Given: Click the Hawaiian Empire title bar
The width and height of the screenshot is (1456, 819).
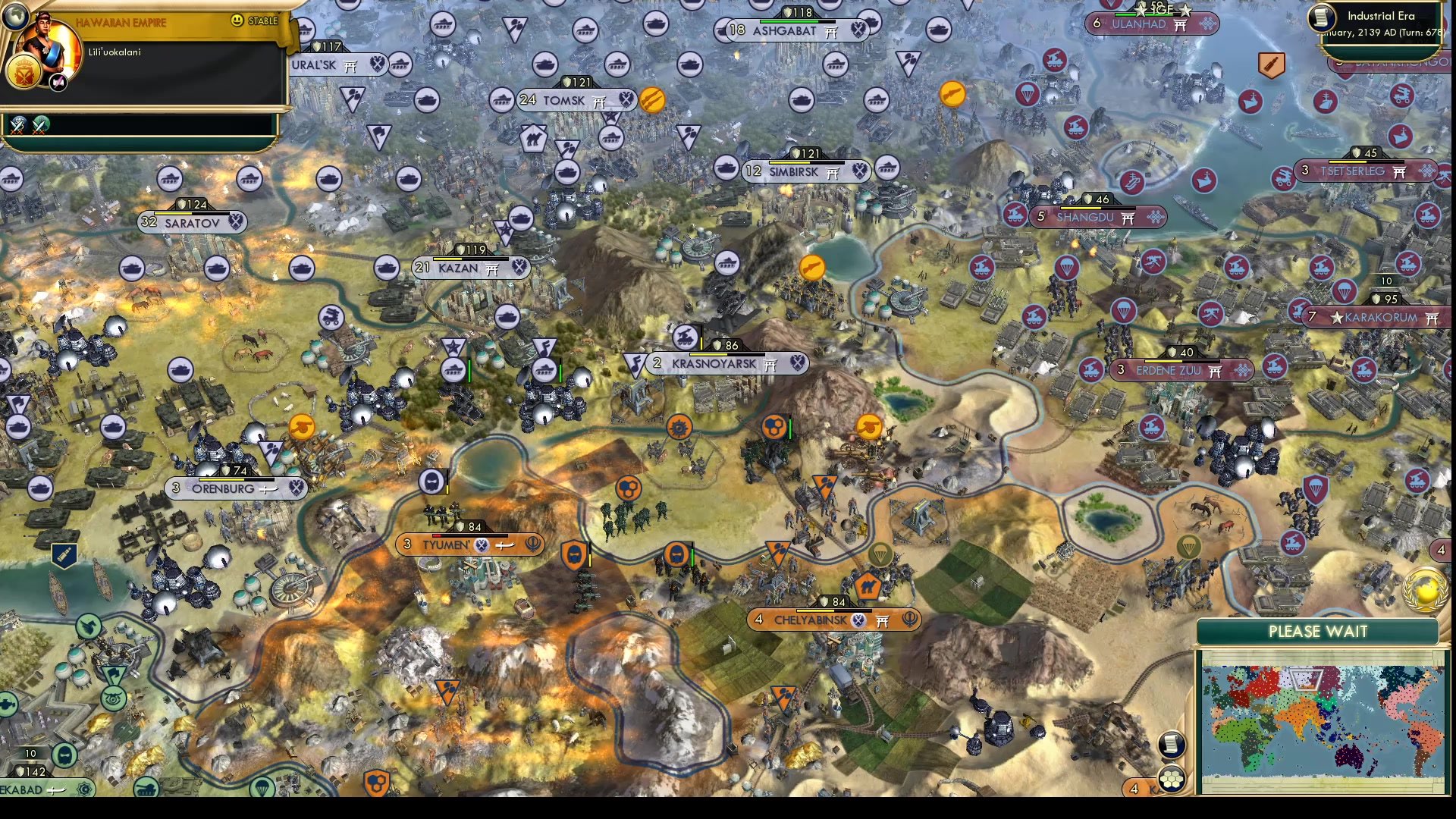Looking at the screenshot, I should (121, 22).
